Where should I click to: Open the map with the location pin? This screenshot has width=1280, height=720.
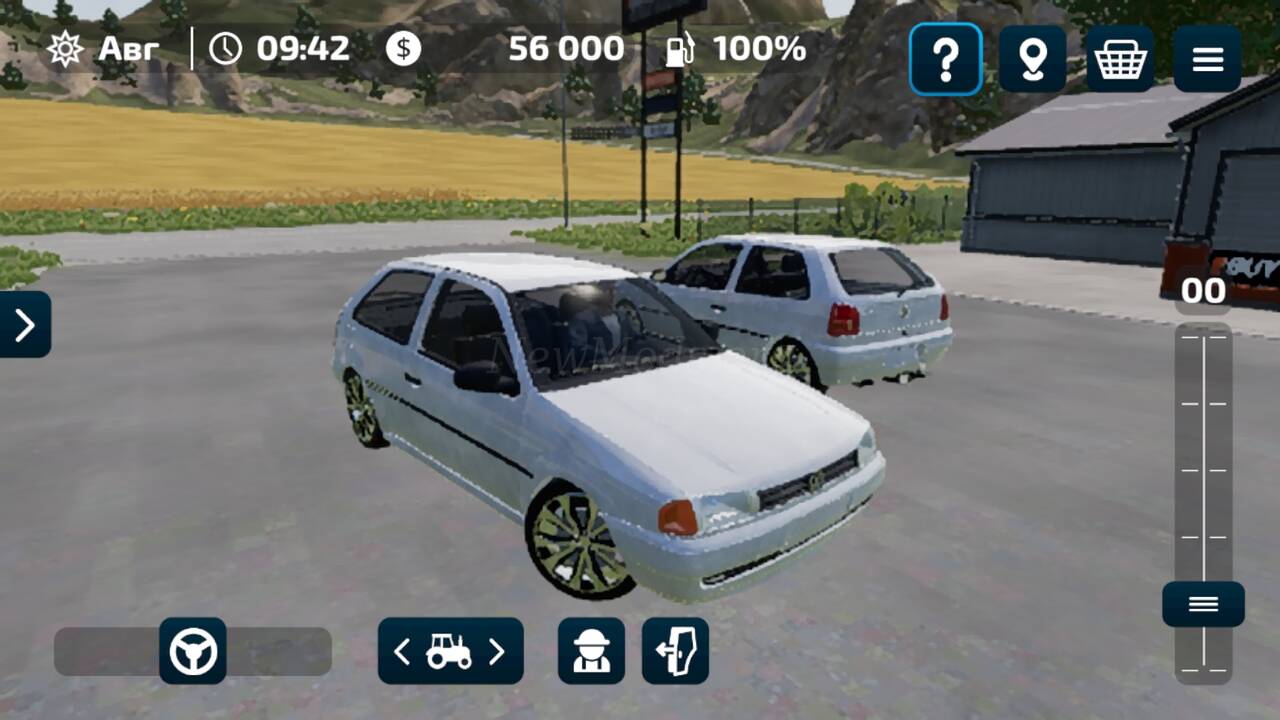(1032, 60)
